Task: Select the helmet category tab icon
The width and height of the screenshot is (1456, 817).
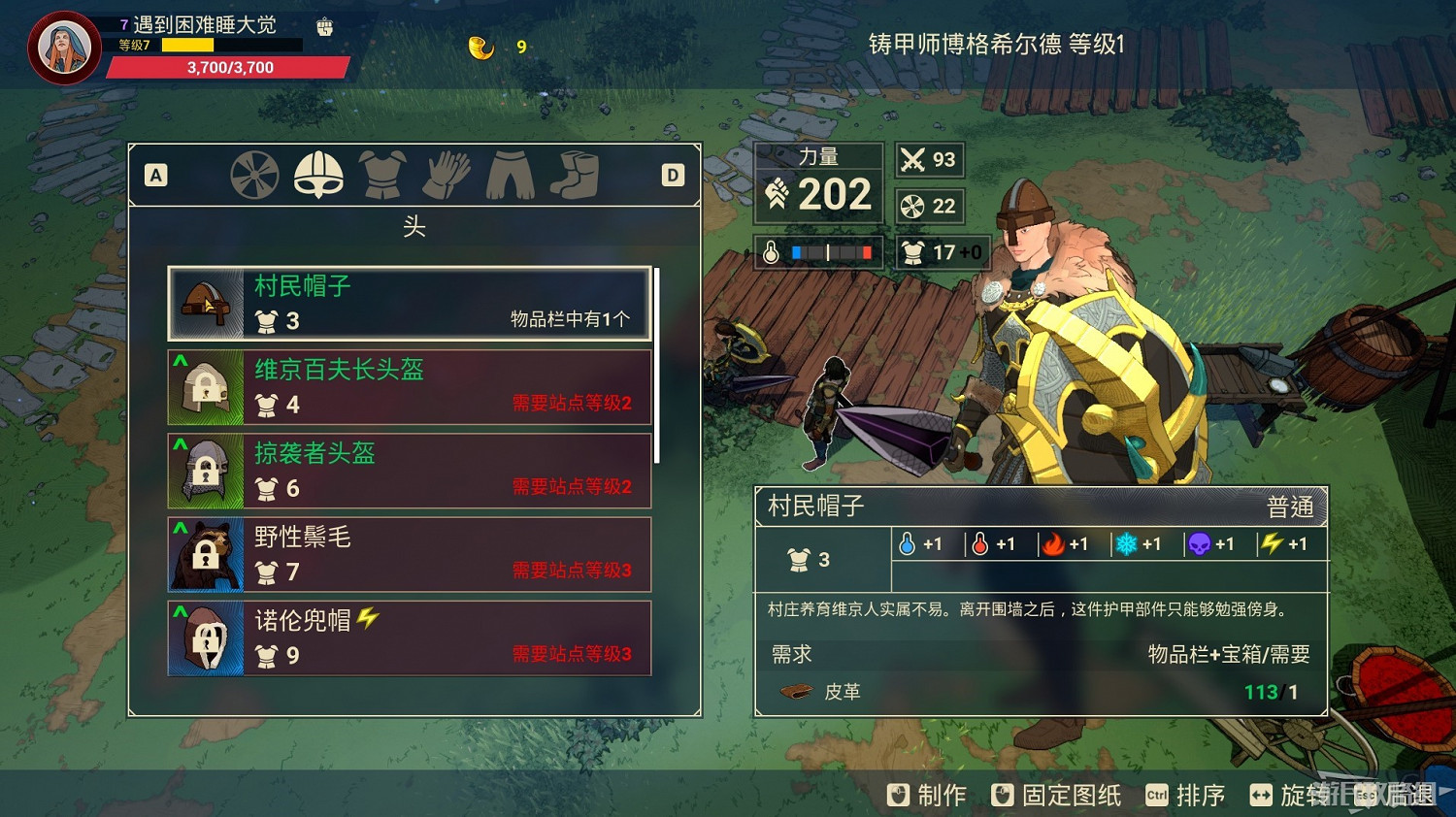Action: [318, 176]
